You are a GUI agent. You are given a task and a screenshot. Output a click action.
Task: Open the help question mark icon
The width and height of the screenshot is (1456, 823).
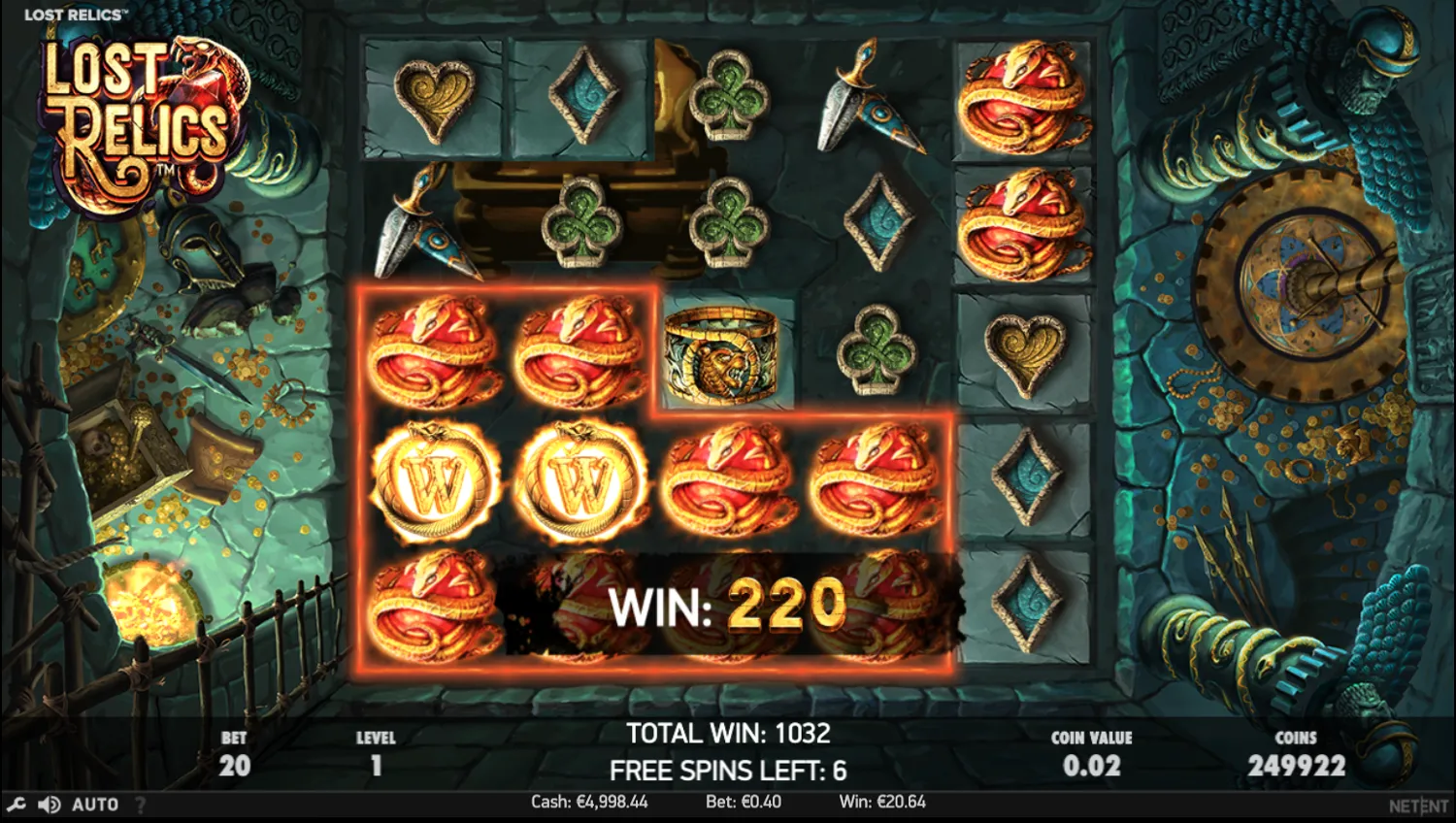139,804
